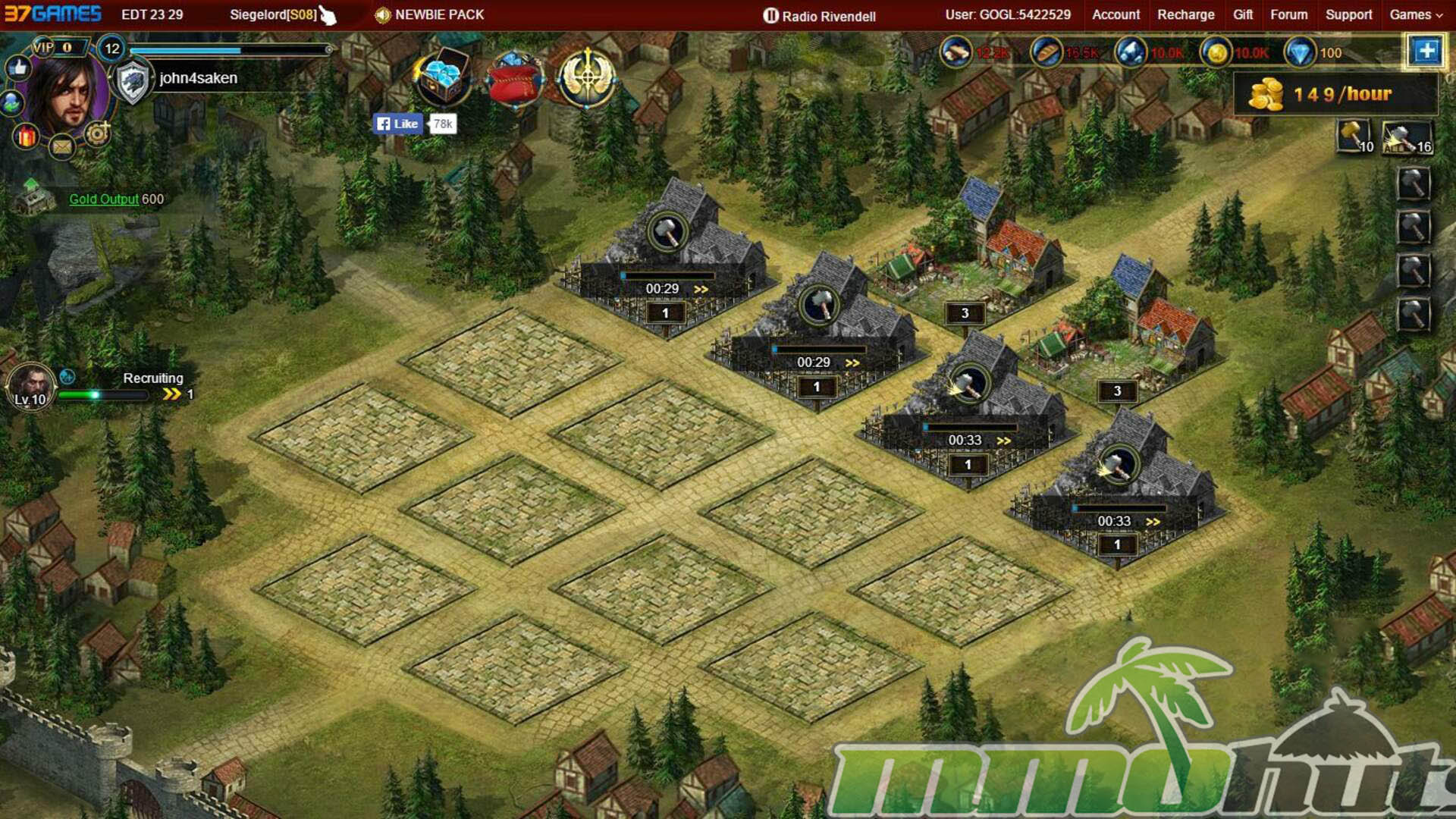
Task: Open the mail envelope icon
Action: [62, 146]
